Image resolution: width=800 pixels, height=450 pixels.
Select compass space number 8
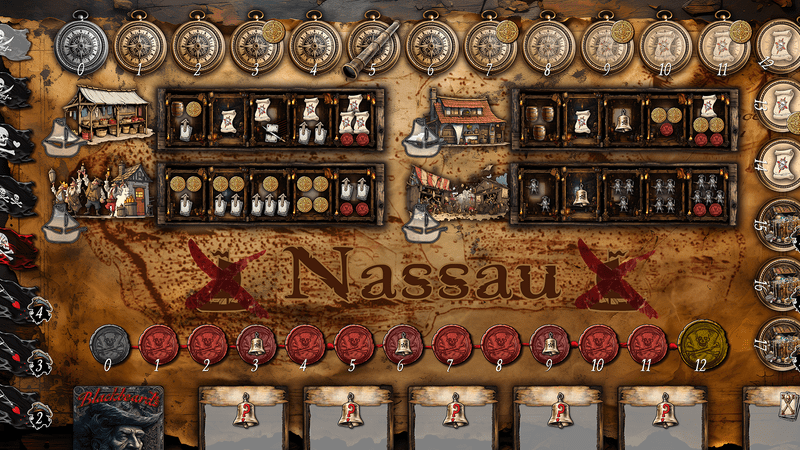pyautogui.click(x=549, y=45)
